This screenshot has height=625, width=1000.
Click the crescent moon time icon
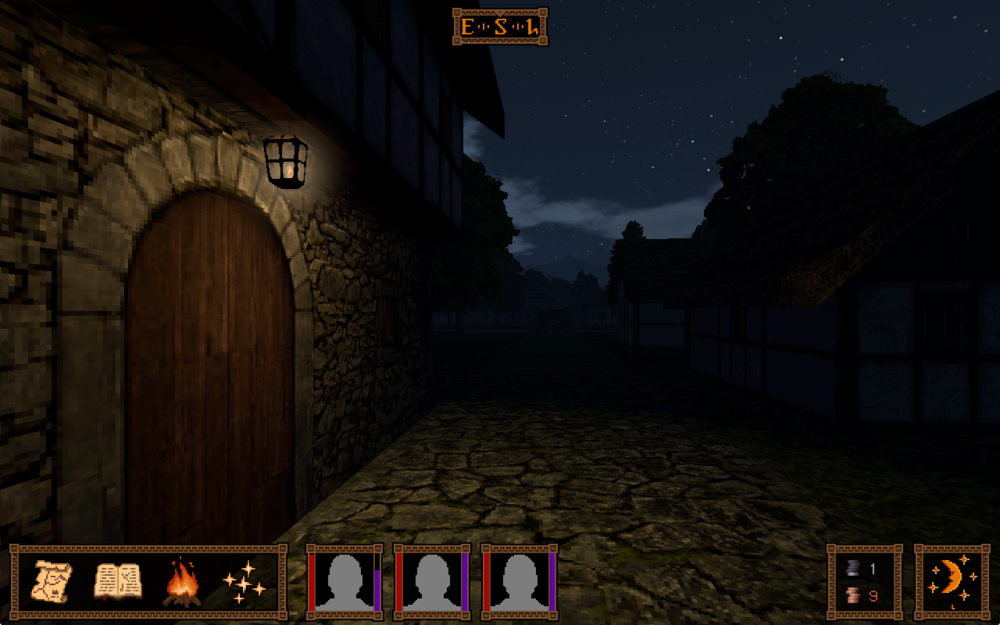coord(951,582)
